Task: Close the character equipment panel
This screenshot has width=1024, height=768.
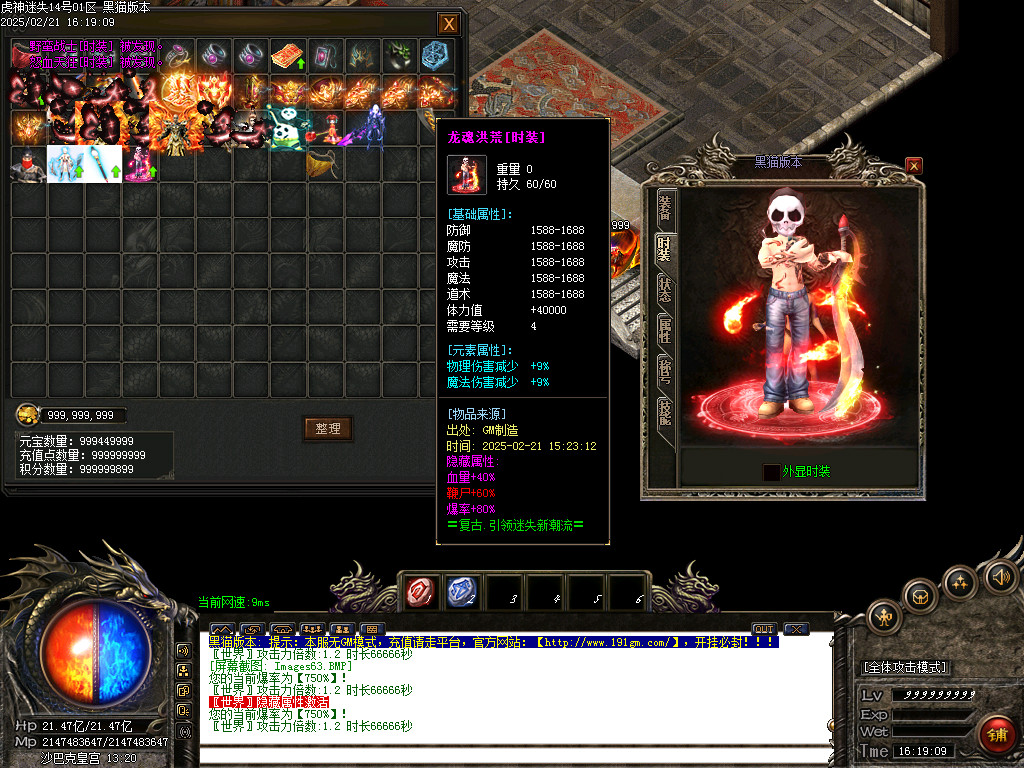Action: pyautogui.click(x=914, y=165)
